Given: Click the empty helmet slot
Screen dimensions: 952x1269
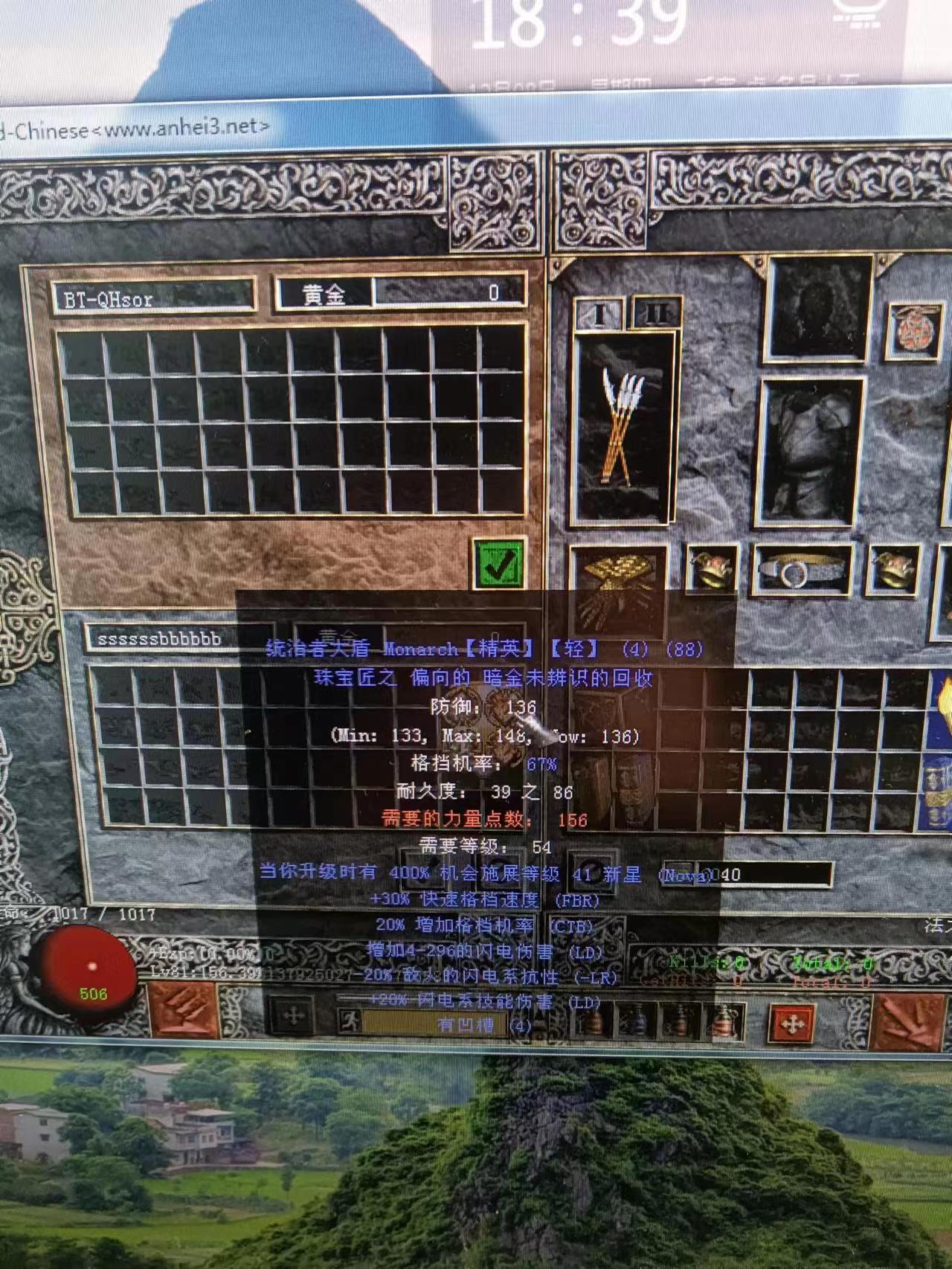Looking at the screenshot, I should pos(819,306).
